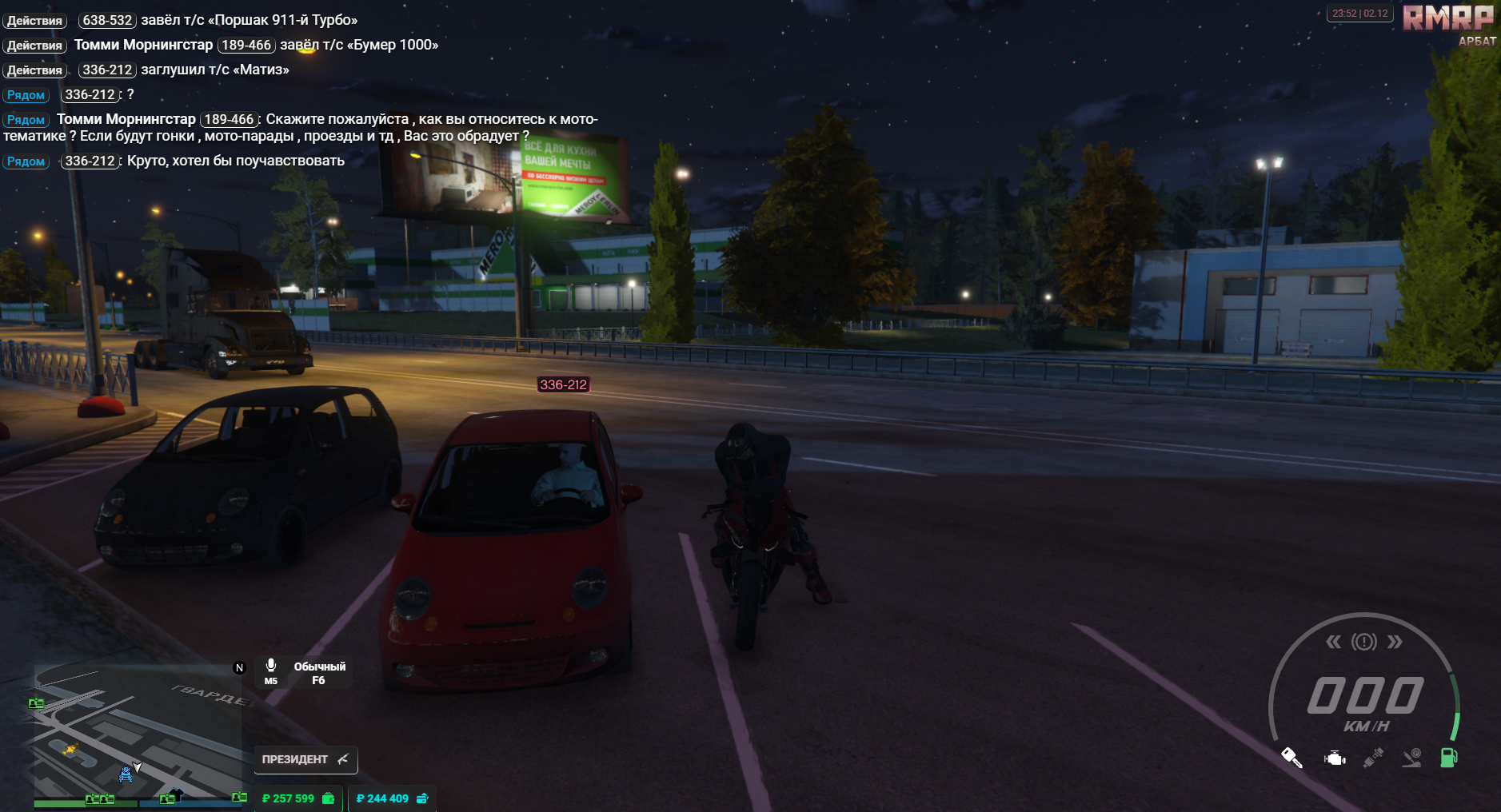This screenshot has width=1501, height=812.
Task: Click the green wallet money icon
Action: (329, 798)
